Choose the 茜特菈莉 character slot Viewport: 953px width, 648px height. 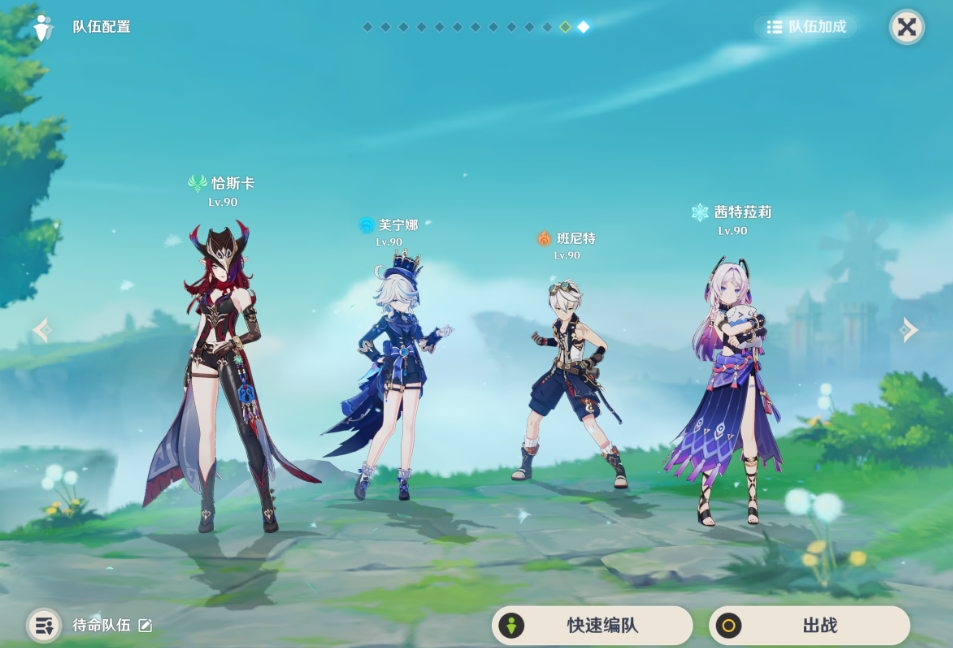[x=730, y=390]
